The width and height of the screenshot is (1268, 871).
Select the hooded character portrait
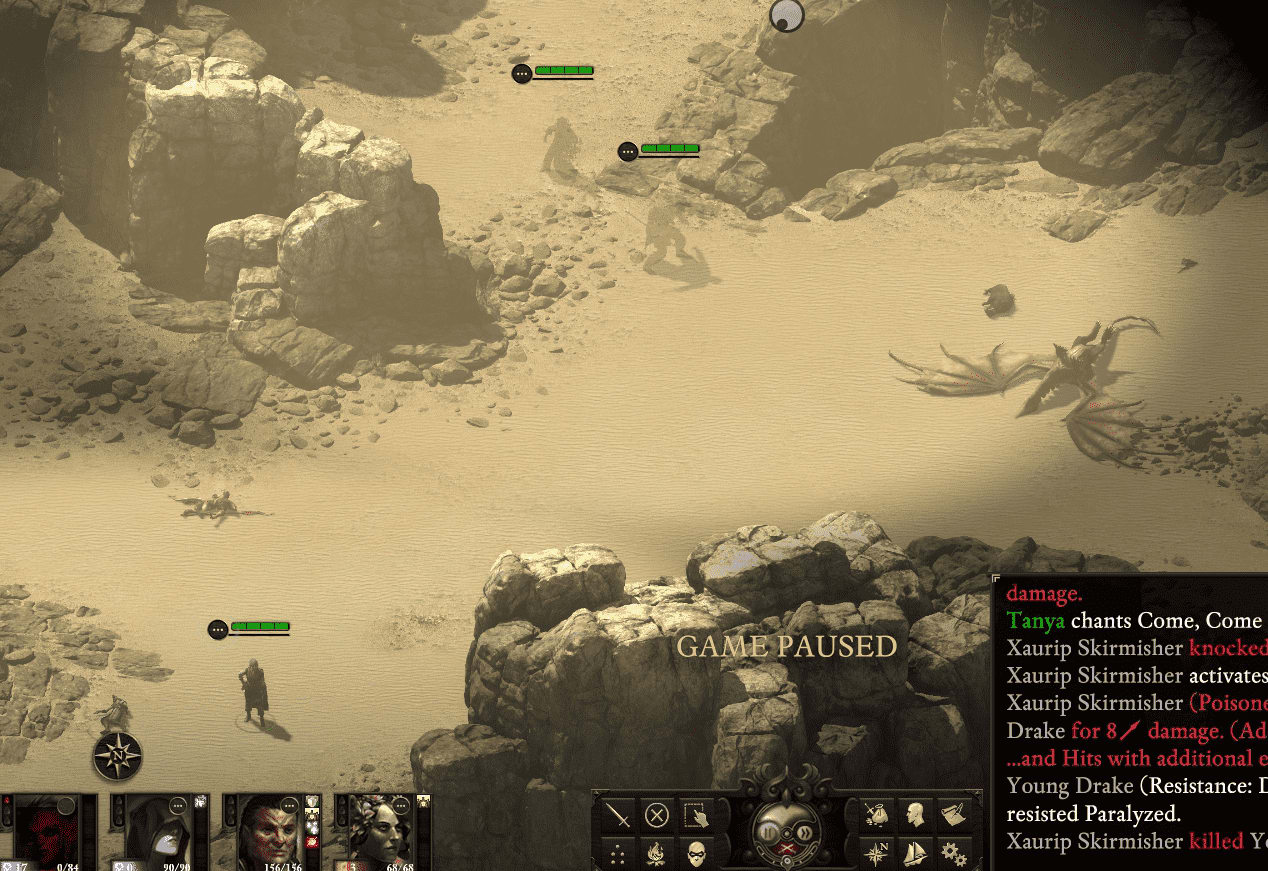[158, 832]
